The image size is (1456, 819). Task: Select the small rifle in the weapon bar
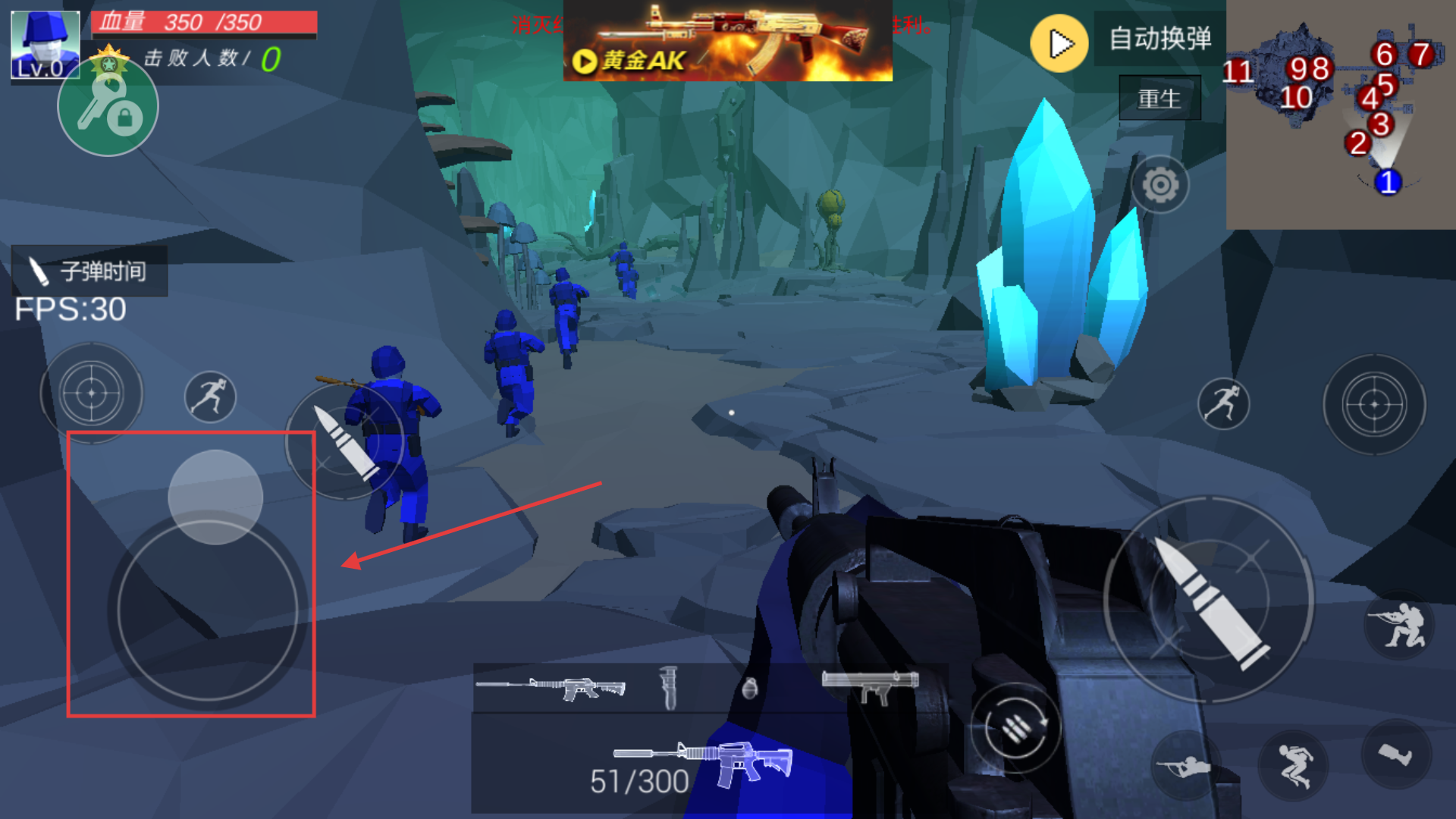pyautogui.click(x=551, y=688)
